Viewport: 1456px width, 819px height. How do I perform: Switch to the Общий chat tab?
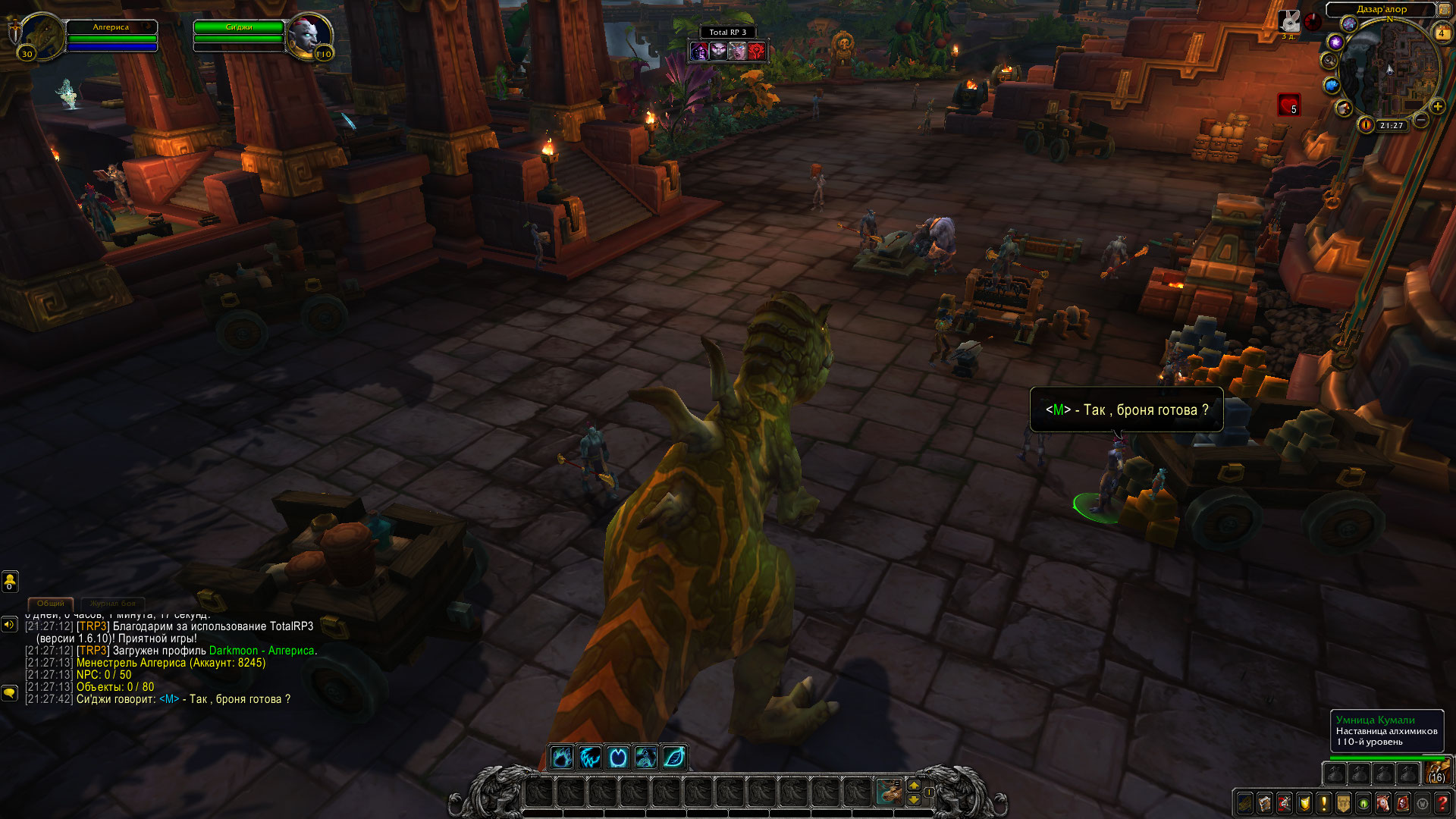pyautogui.click(x=51, y=604)
